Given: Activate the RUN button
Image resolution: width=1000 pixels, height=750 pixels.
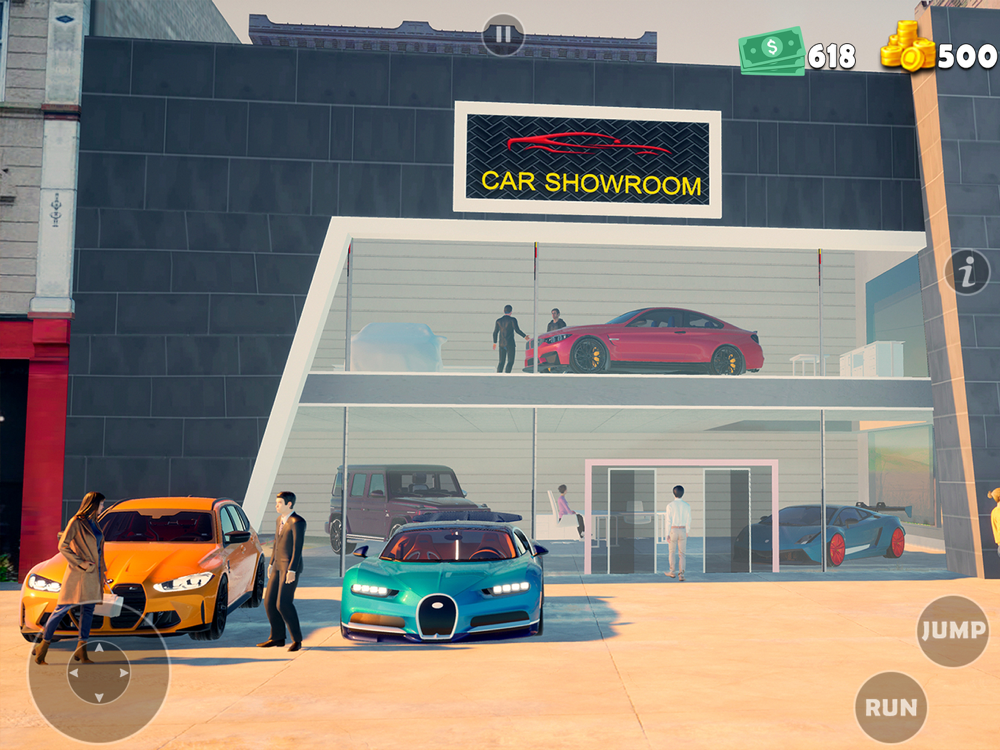Looking at the screenshot, I should (x=891, y=707).
